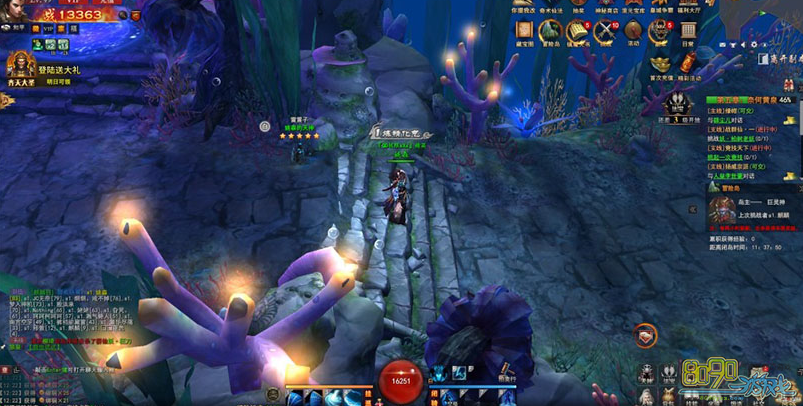Click the crossed swords icon with badge 10
The height and width of the screenshot is (406, 803).
pyautogui.click(x=605, y=31)
